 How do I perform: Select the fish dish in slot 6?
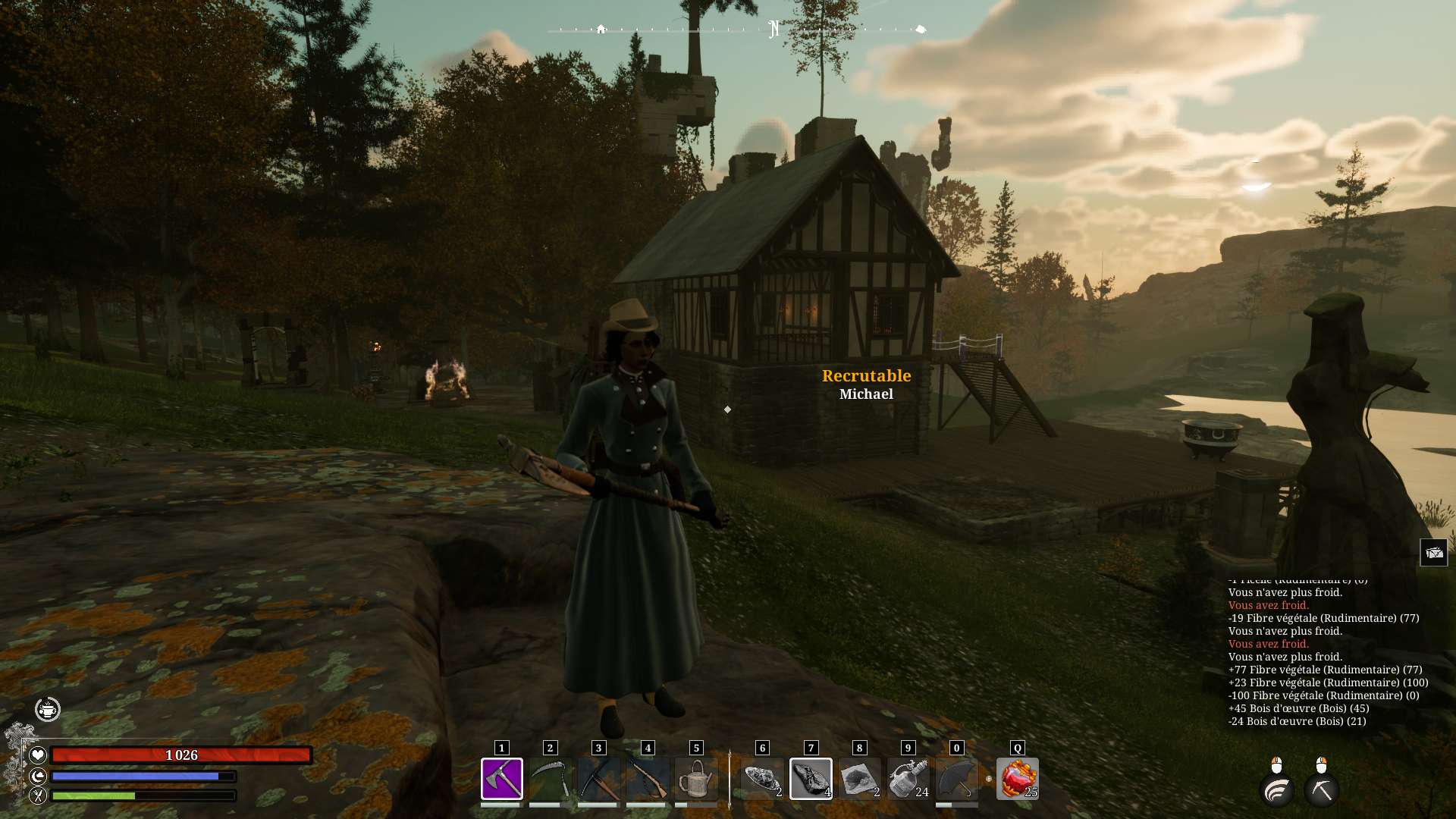[x=762, y=778]
